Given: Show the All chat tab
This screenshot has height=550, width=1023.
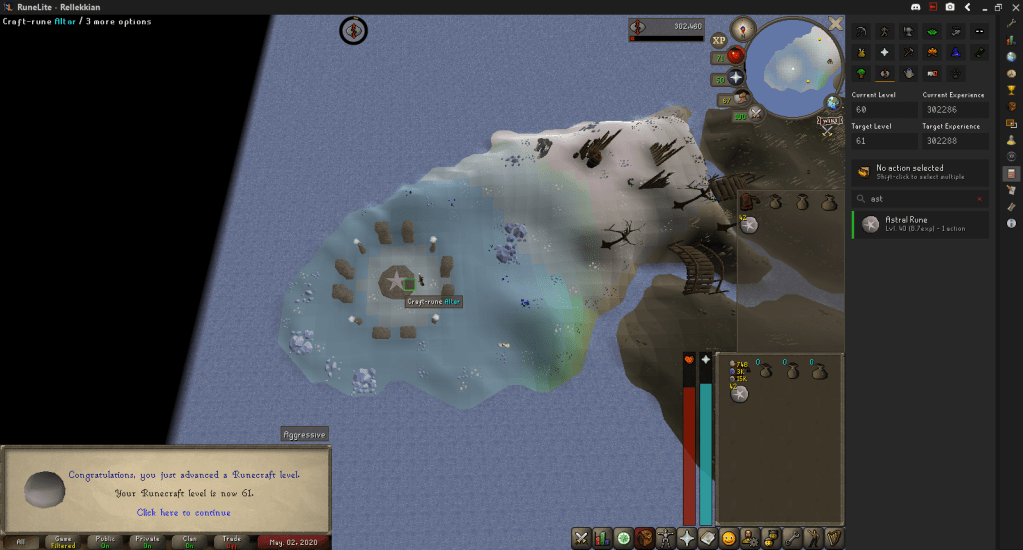Looking at the screenshot, I should (x=21, y=542).
